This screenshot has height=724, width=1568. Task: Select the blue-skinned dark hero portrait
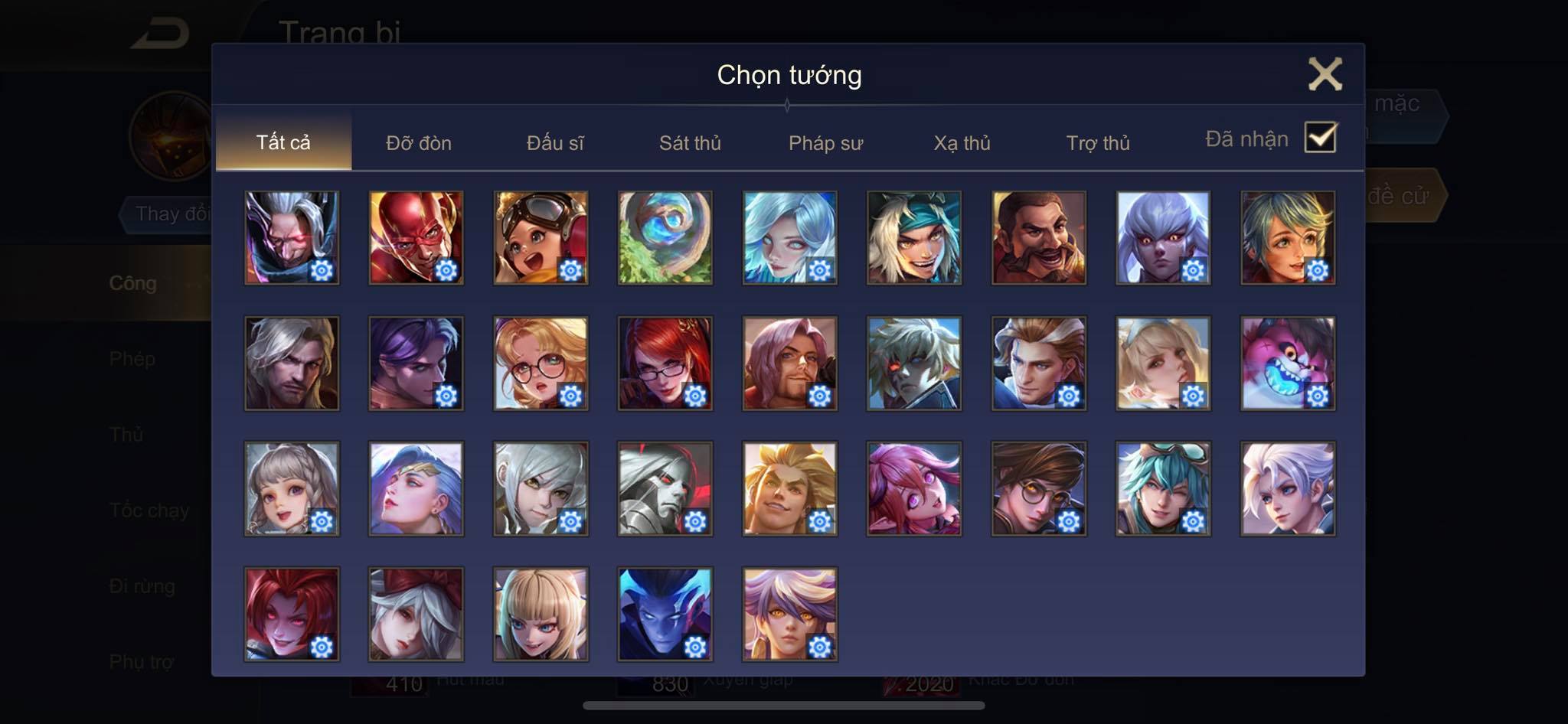[665, 614]
